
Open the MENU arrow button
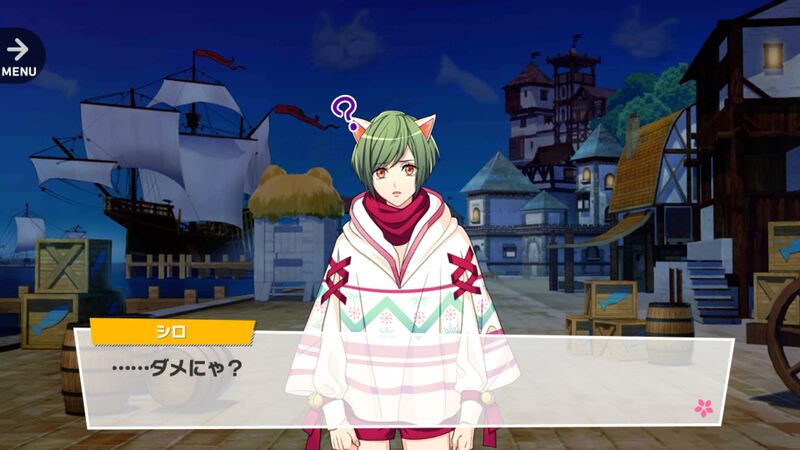(x=18, y=54)
